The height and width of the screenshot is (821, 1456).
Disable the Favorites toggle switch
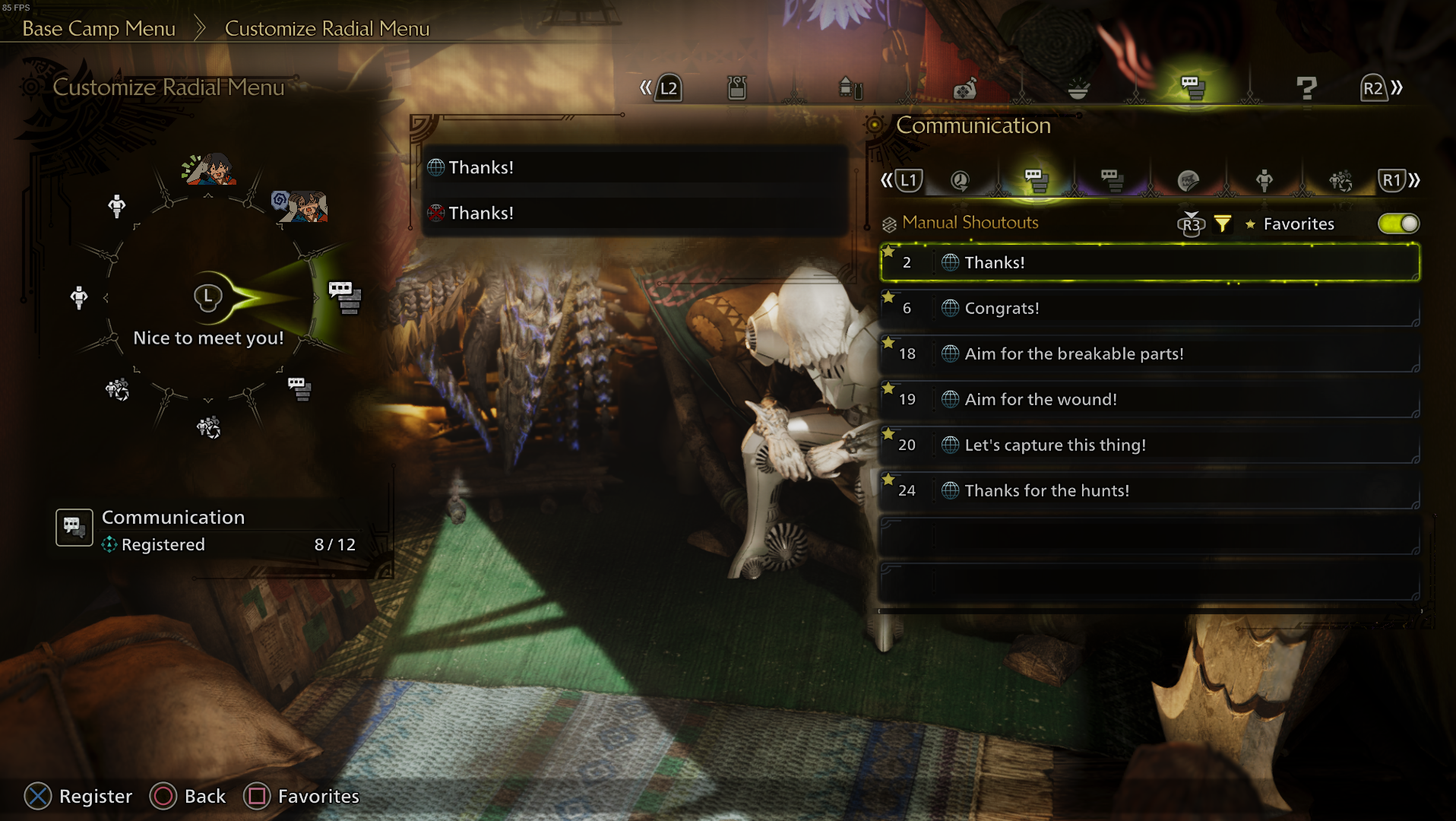[x=1398, y=223]
